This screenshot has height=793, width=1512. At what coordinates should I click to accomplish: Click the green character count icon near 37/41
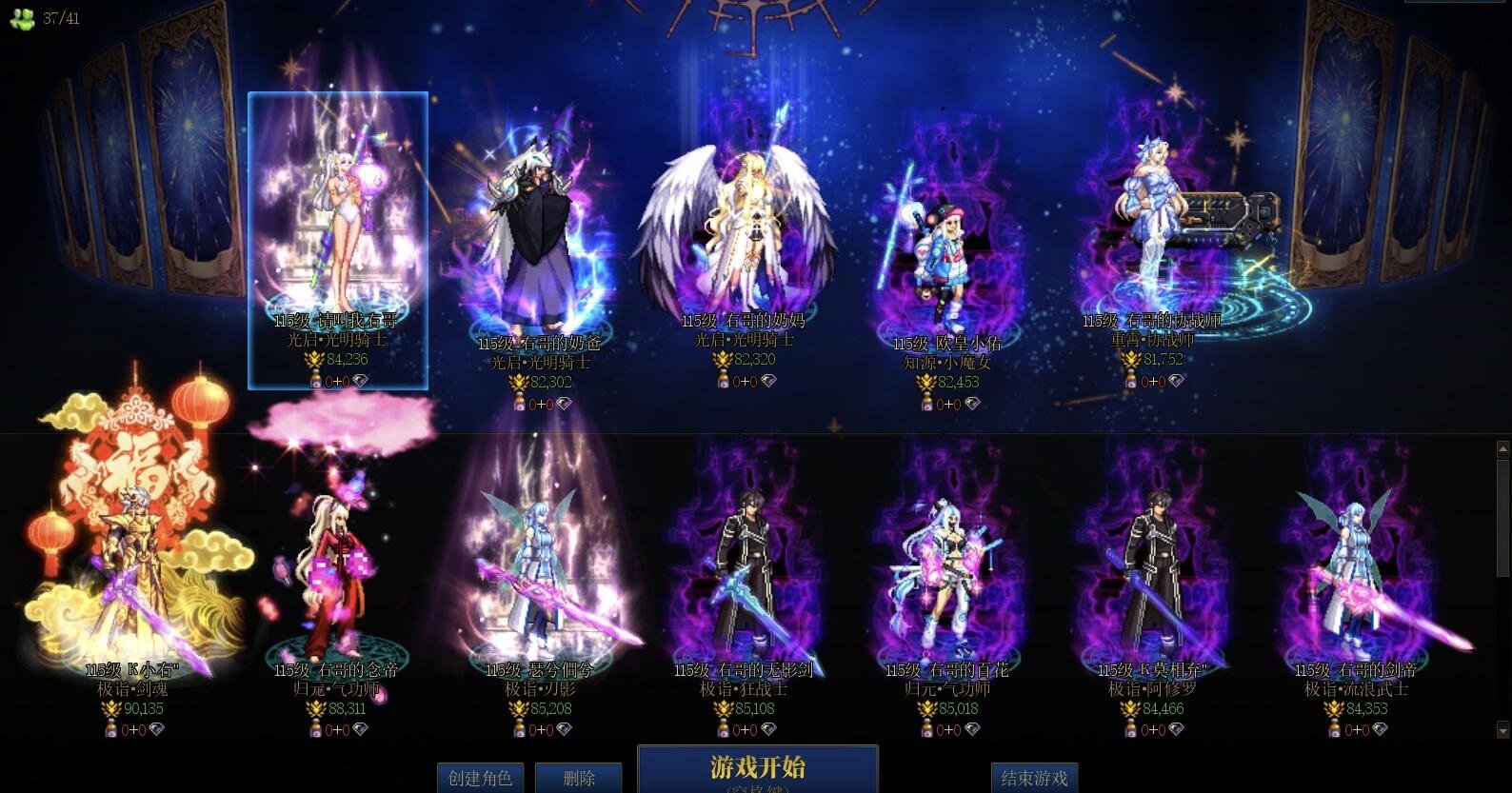(x=23, y=17)
